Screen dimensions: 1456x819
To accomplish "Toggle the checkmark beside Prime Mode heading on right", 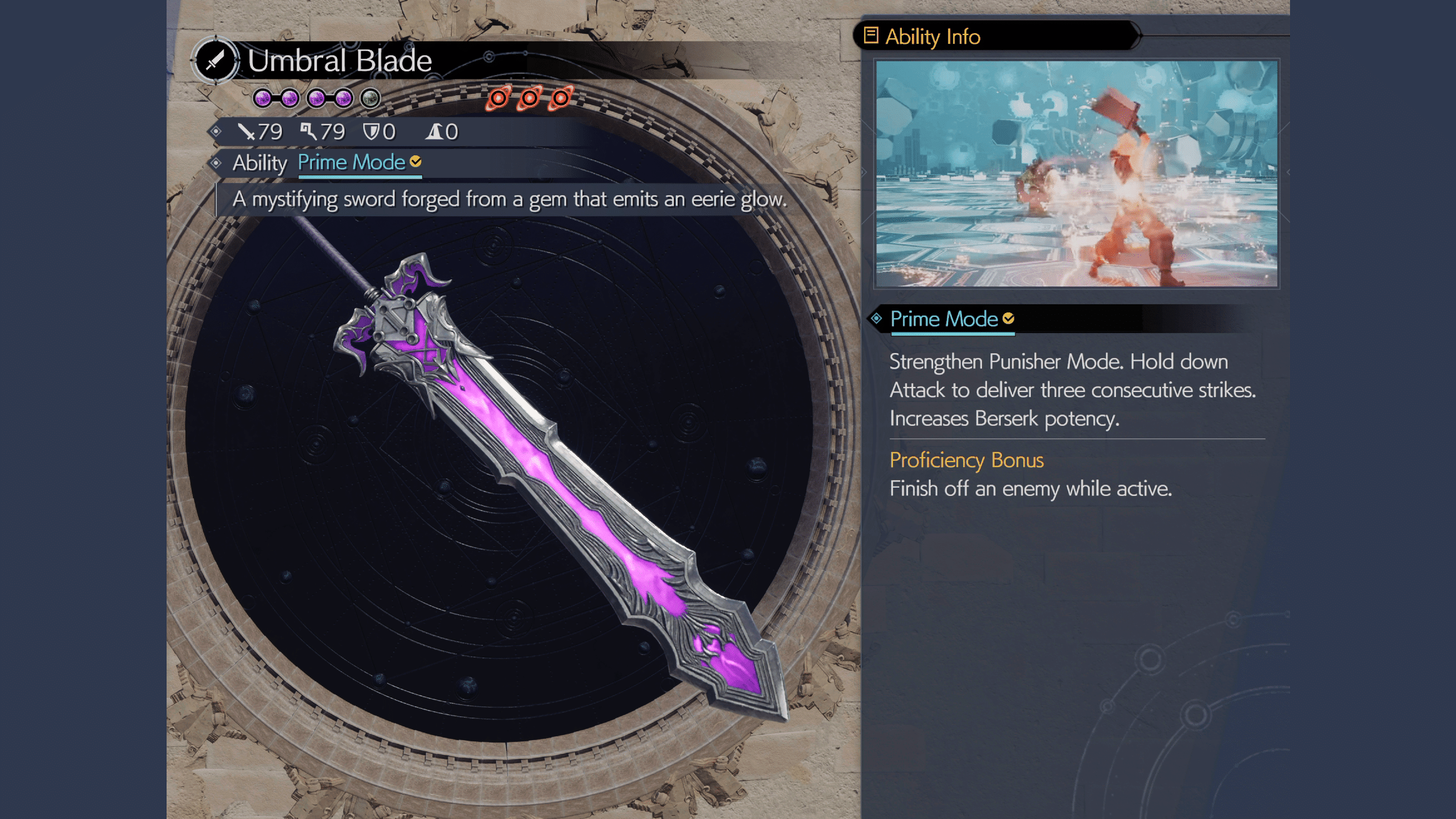I will (x=1009, y=319).
